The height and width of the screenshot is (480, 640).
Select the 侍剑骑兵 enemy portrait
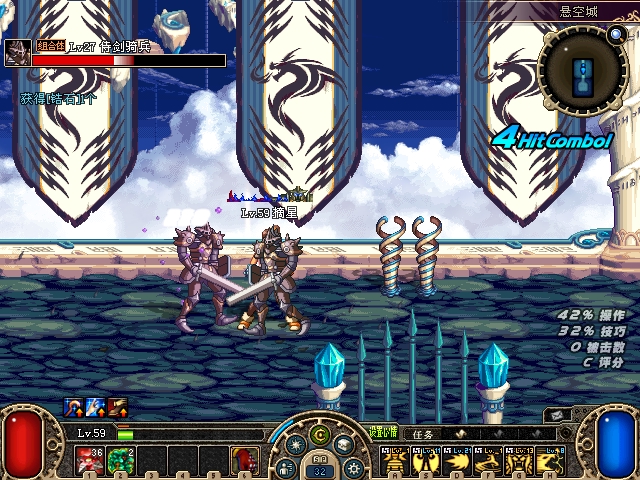[x=17, y=53]
